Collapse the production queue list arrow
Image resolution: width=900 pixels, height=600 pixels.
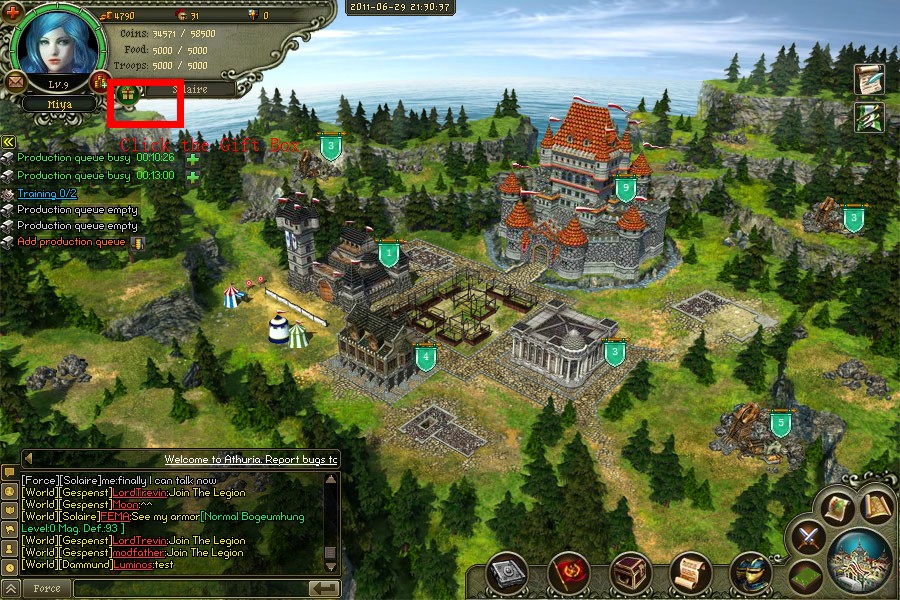point(8,142)
